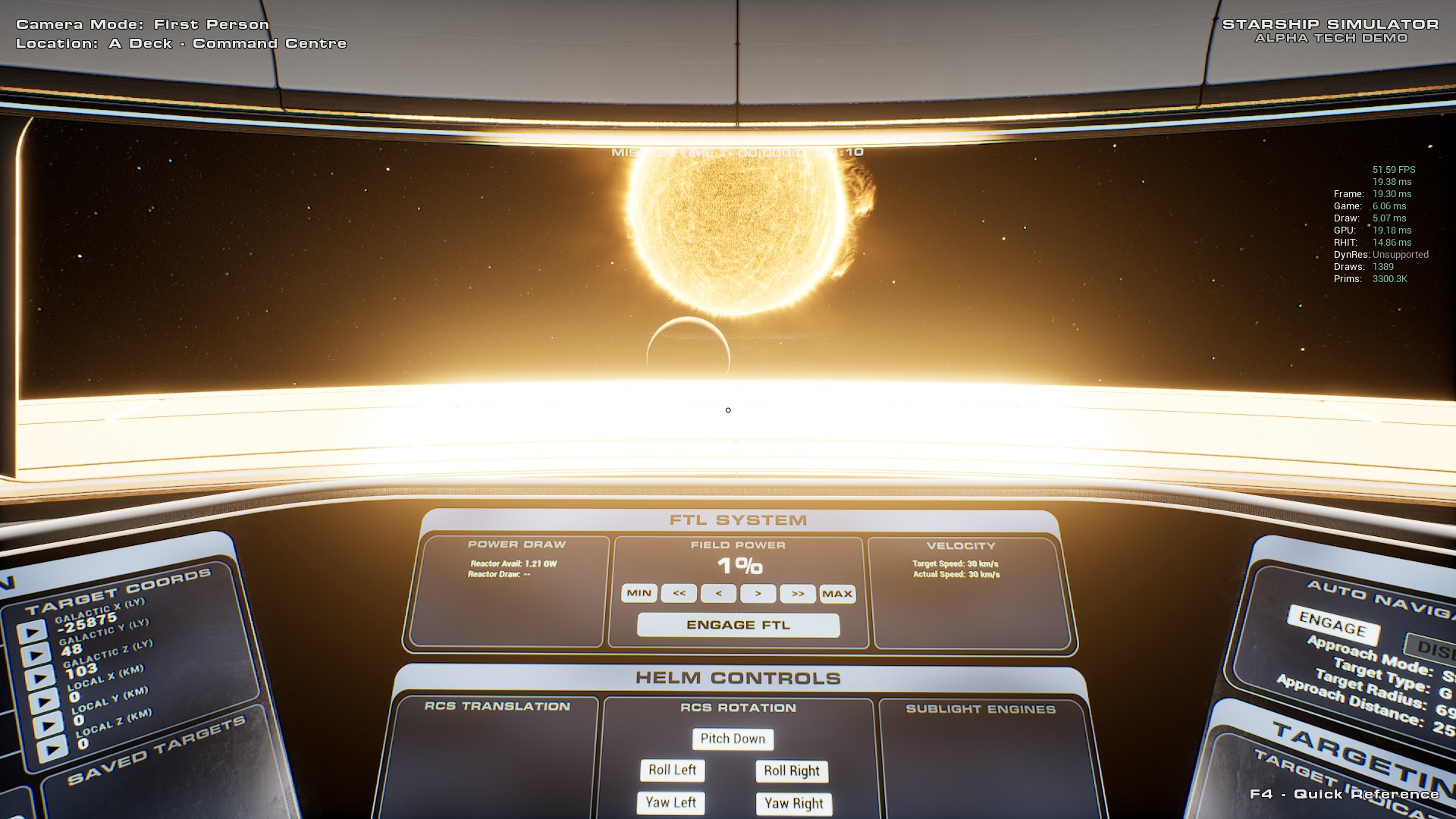Image resolution: width=1456 pixels, height=819 pixels.
Task: Increase field power with single-right arrow
Action: tap(758, 594)
